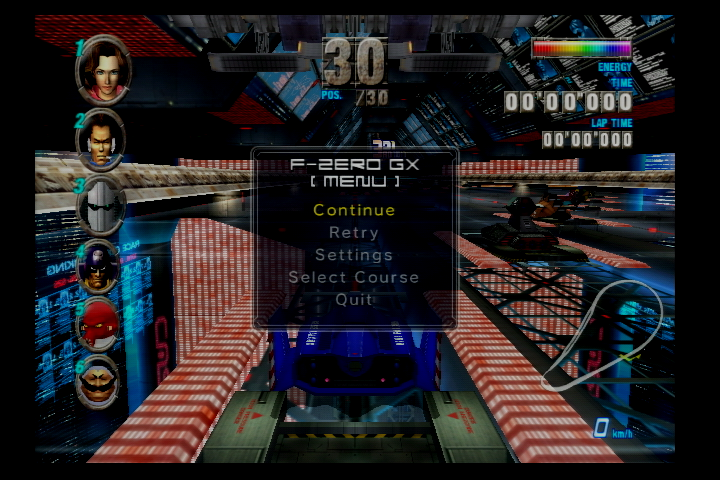
Task: Choose the Retry option
Action: (354, 233)
